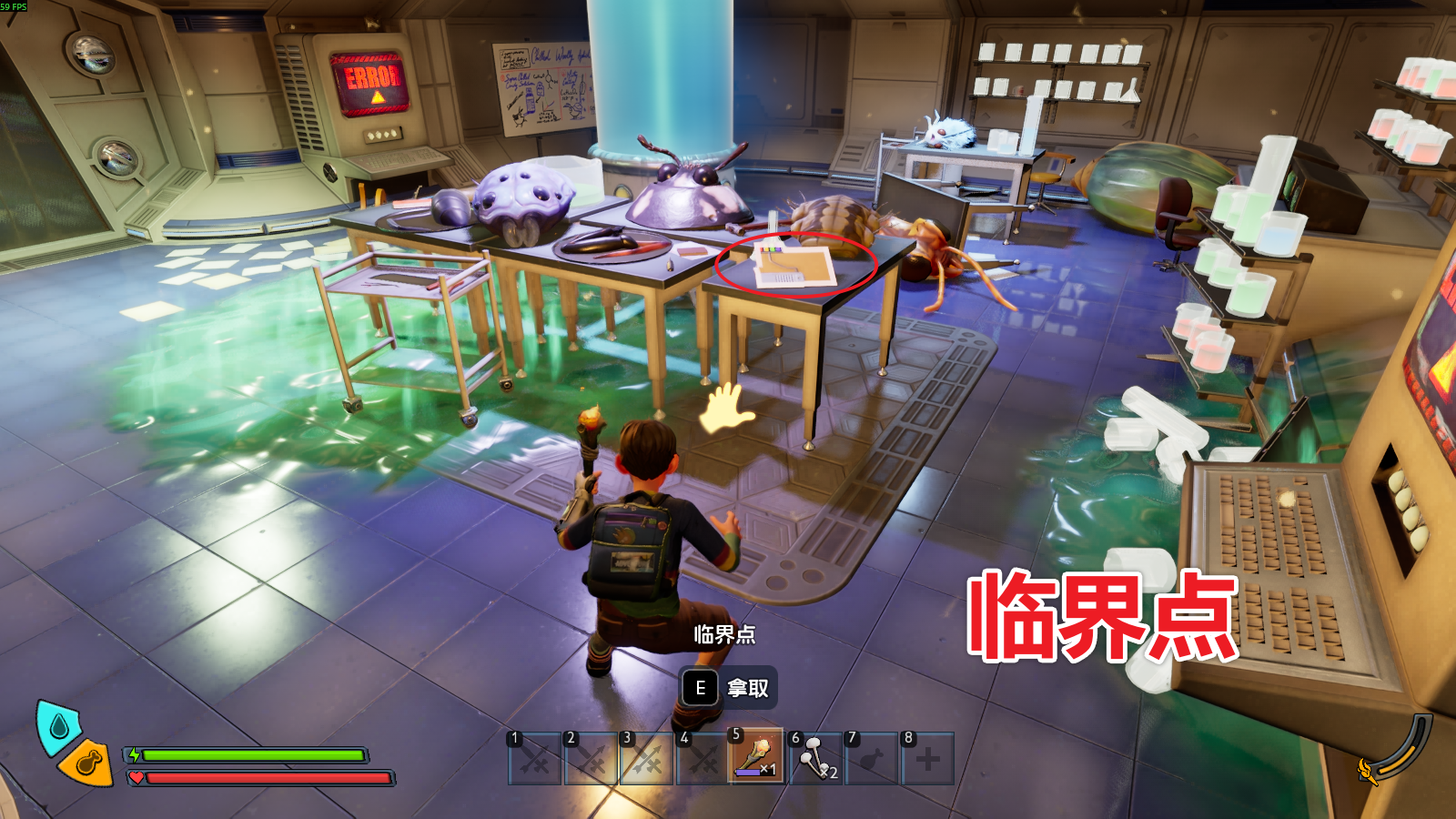Click the x1 quantity badge on the torch
The width and height of the screenshot is (1456, 819).
[766, 769]
